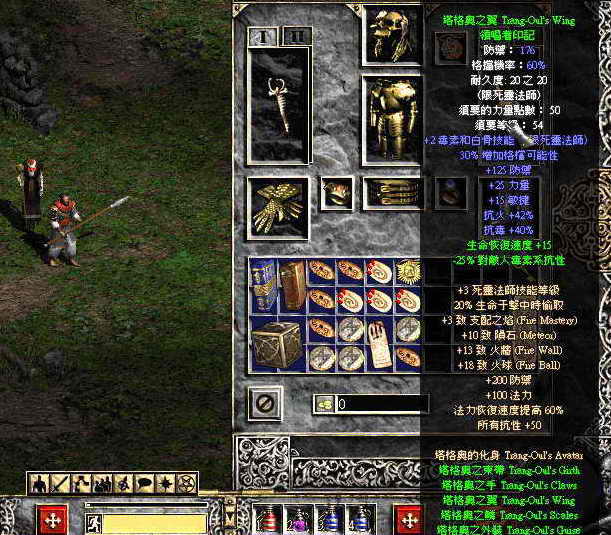Screen dimensions: 611x535
Task: Click the gold coins button
Action: pos(324,404)
